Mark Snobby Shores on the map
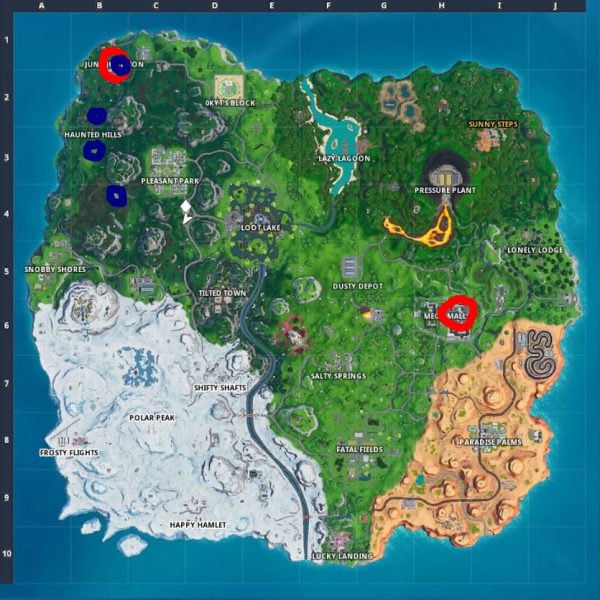The width and height of the screenshot is (600, 600). point(56,270)
